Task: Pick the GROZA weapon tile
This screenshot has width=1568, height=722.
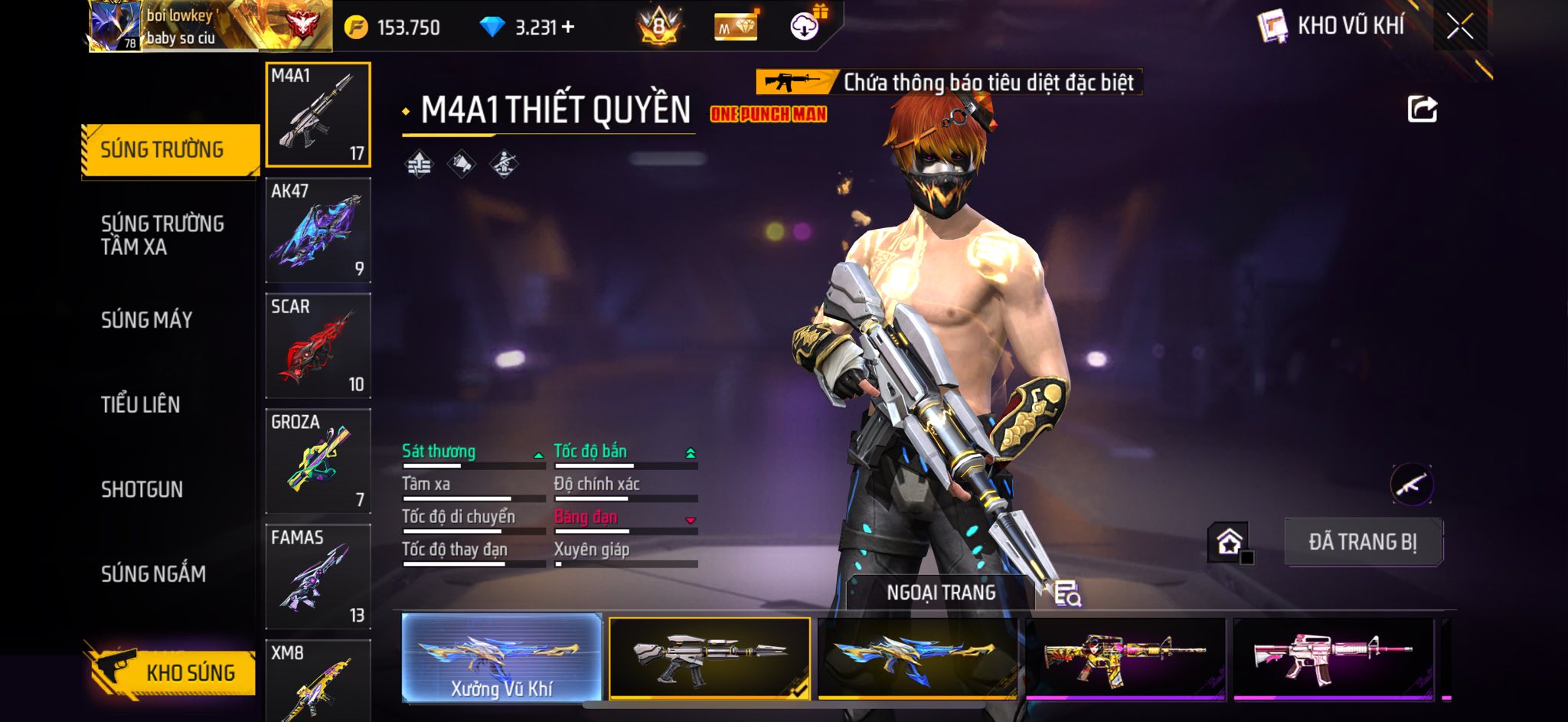Action: point(318,462)
